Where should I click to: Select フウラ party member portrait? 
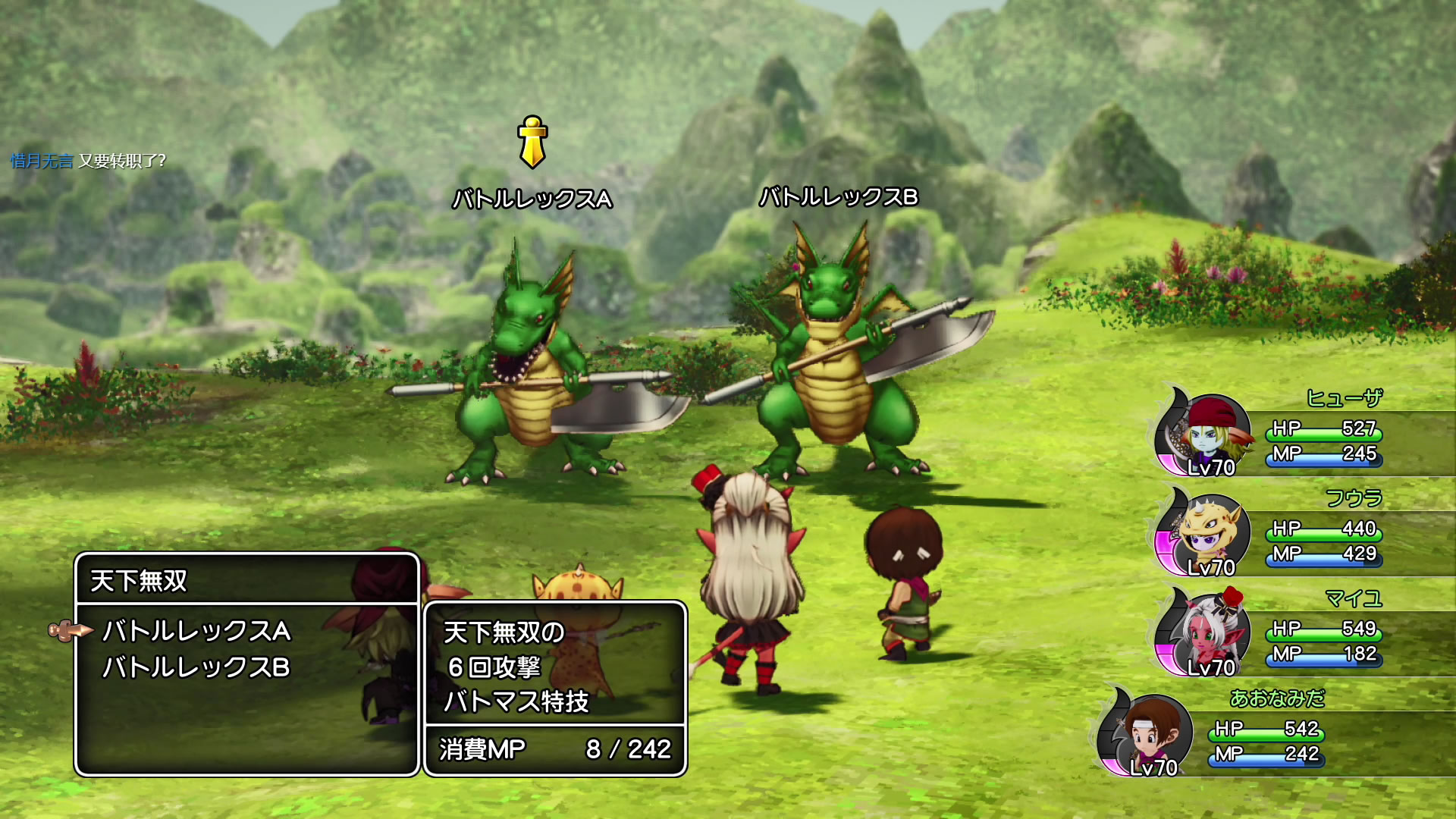1204,533
